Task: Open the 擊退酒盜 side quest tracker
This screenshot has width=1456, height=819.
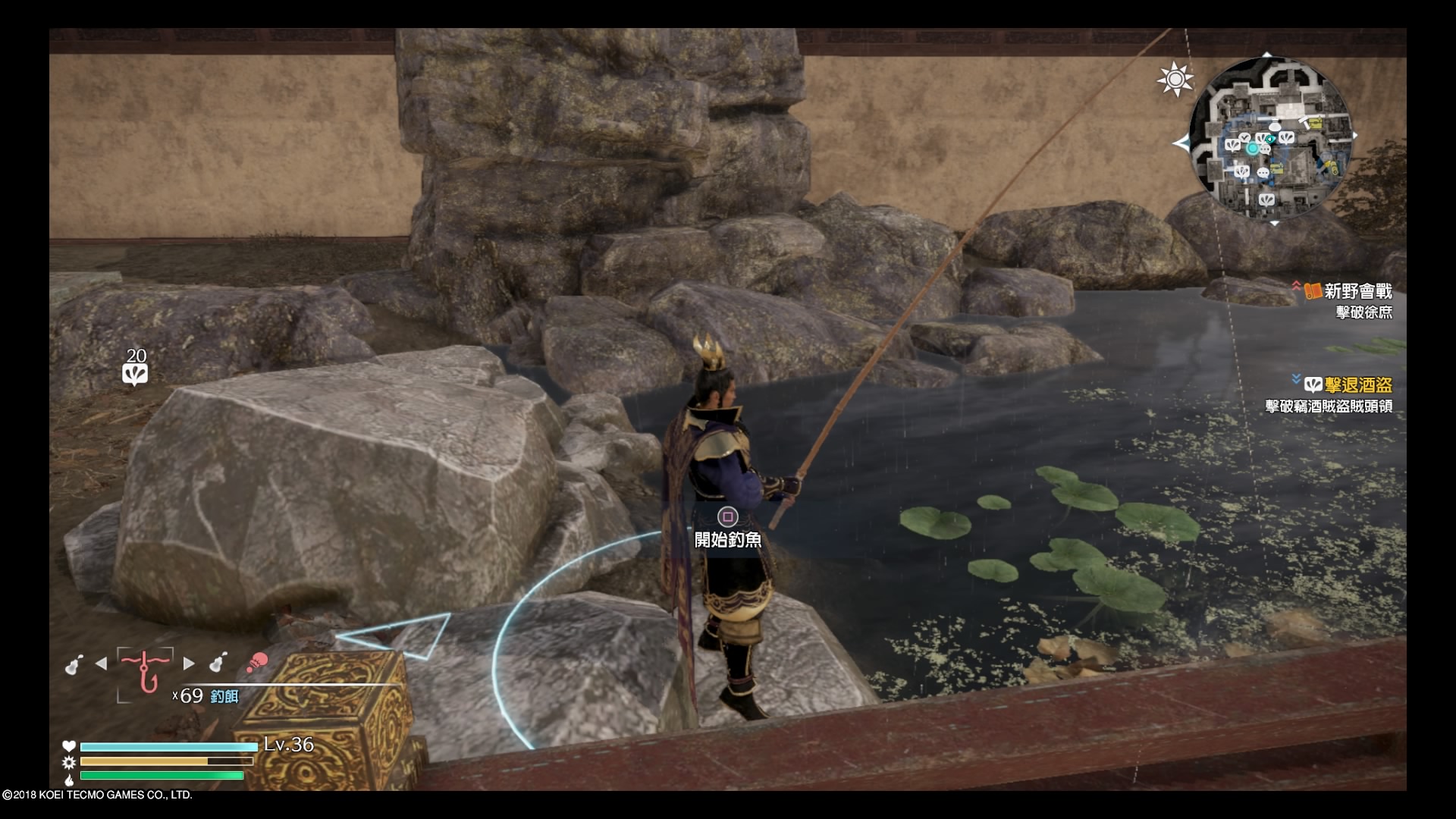Action: 1357,385
